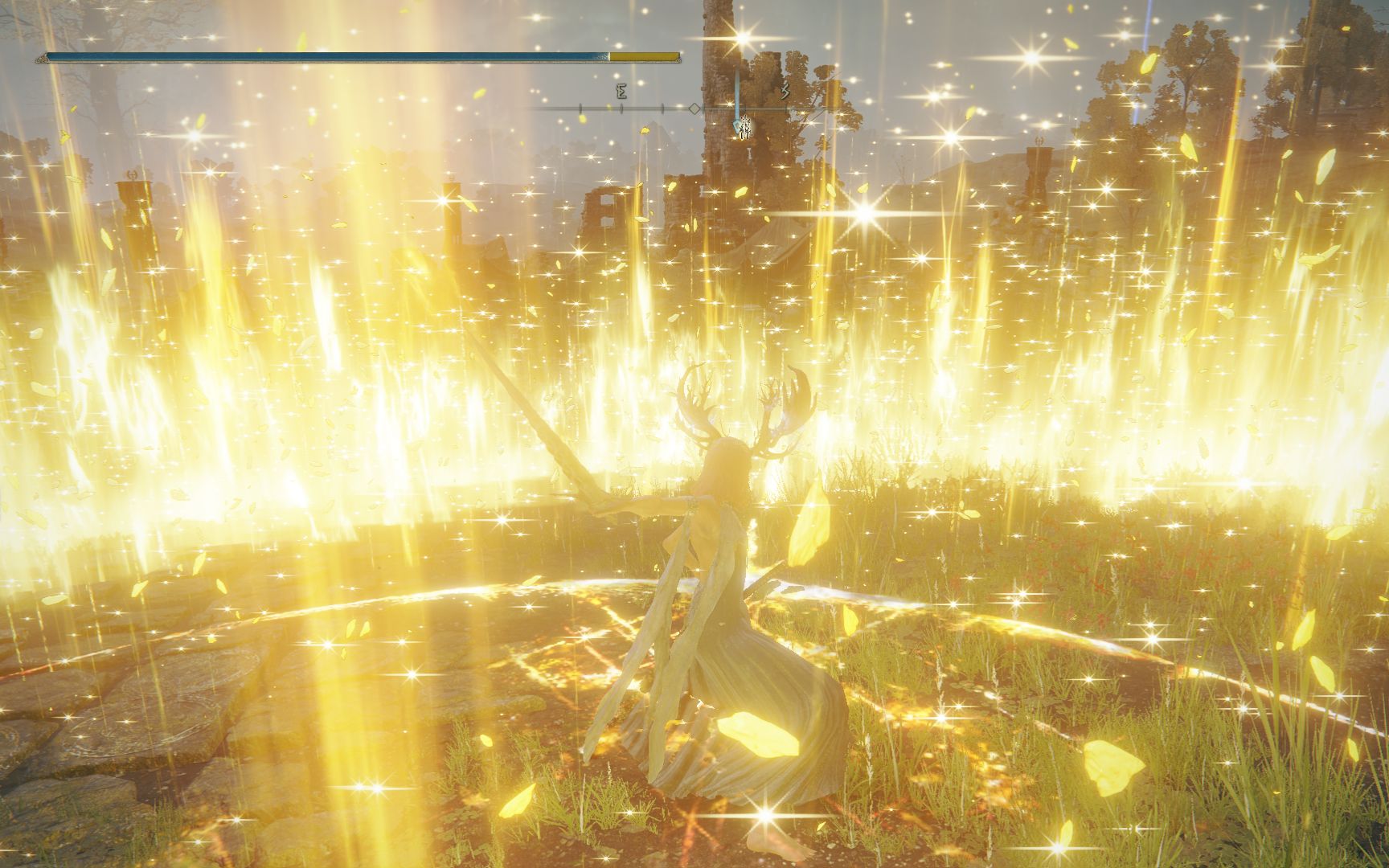Click the compass bar's center diamond
Screen dimensions: 1389x868
[694, 108]
